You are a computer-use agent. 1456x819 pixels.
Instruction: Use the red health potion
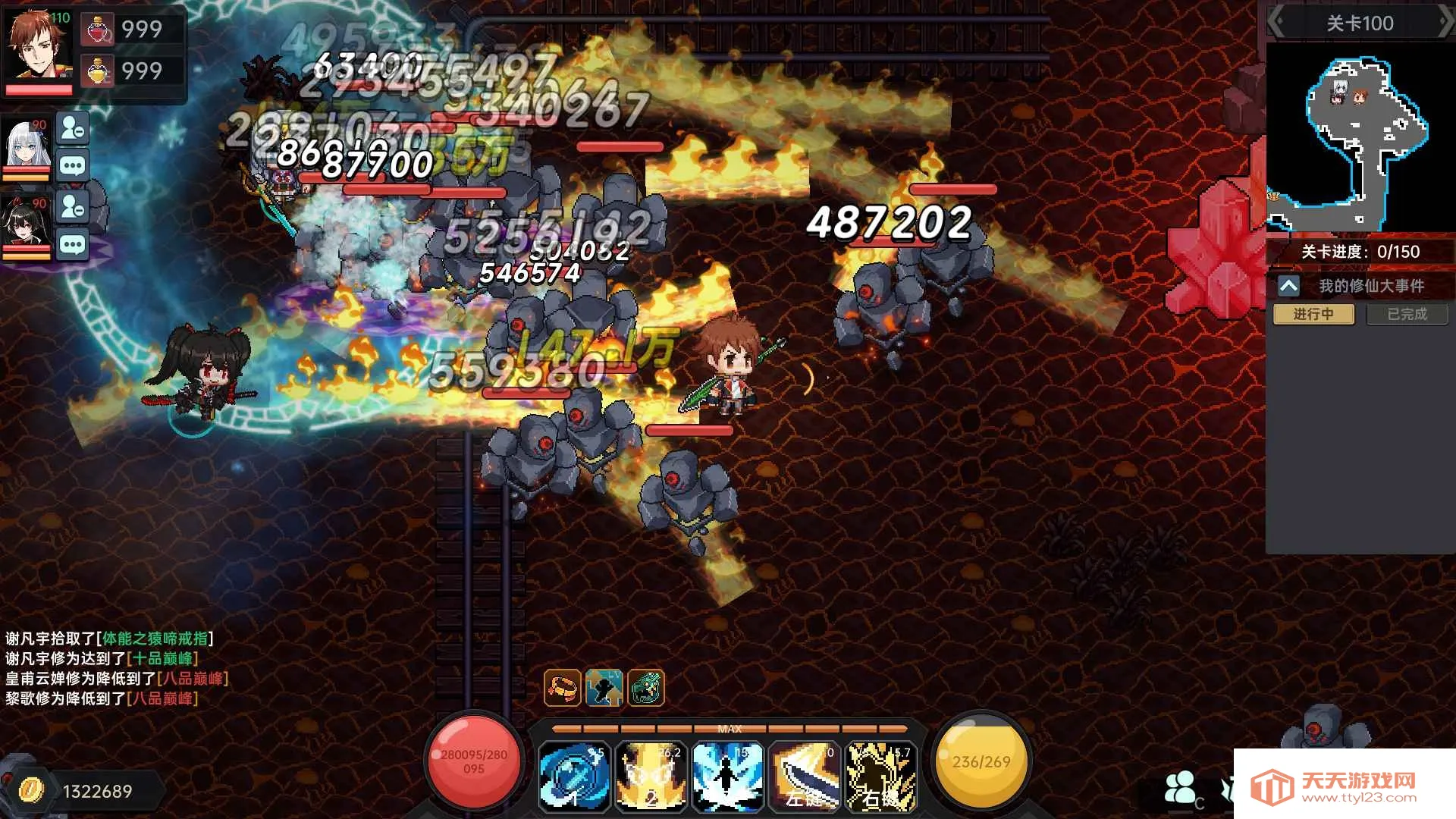(x=99, y=30)
